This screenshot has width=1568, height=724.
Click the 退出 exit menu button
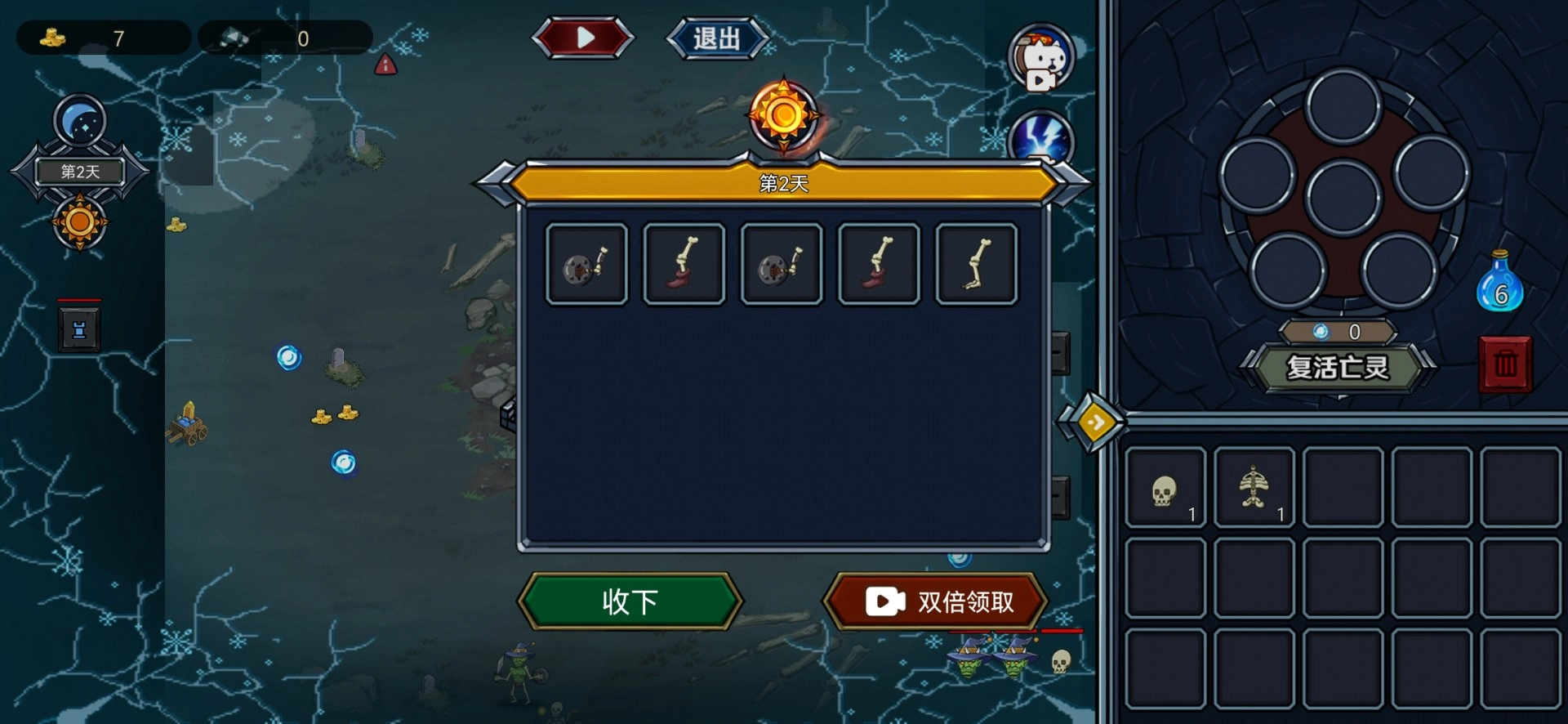tap(717, 37)
